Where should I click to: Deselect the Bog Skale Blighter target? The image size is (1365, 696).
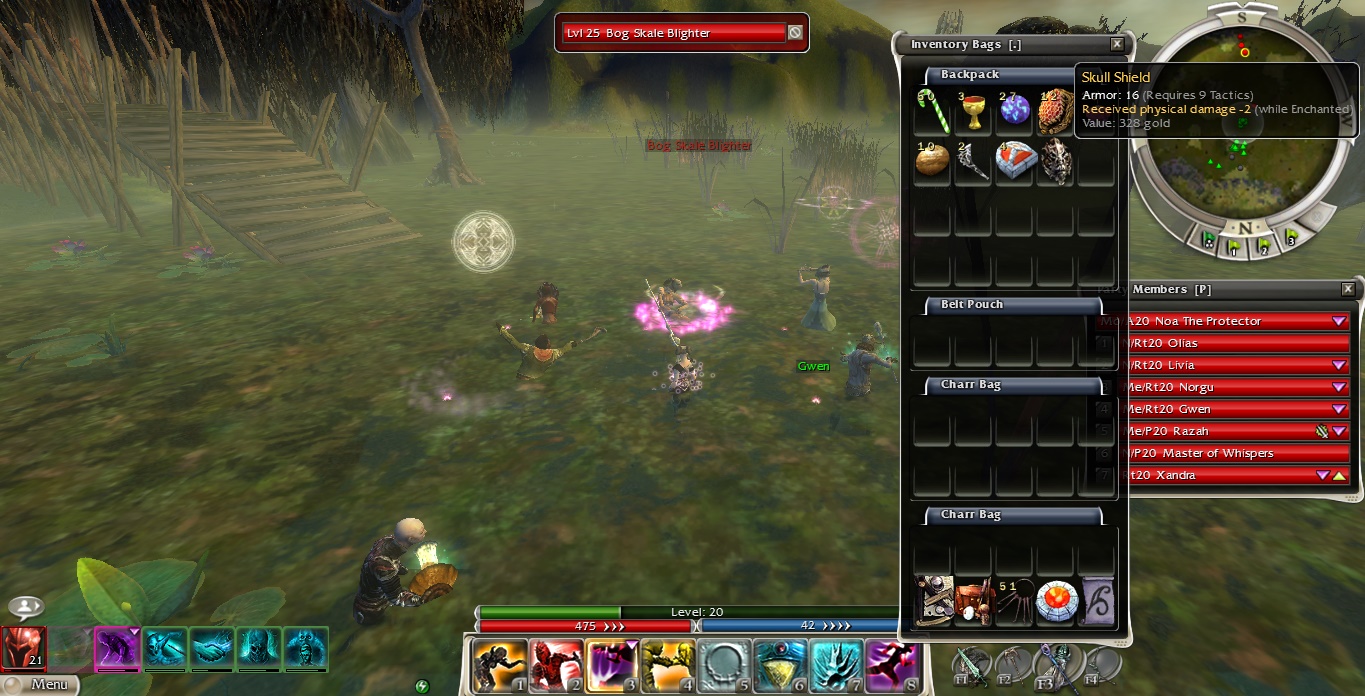pyautogui.click(x=795, y=33)
